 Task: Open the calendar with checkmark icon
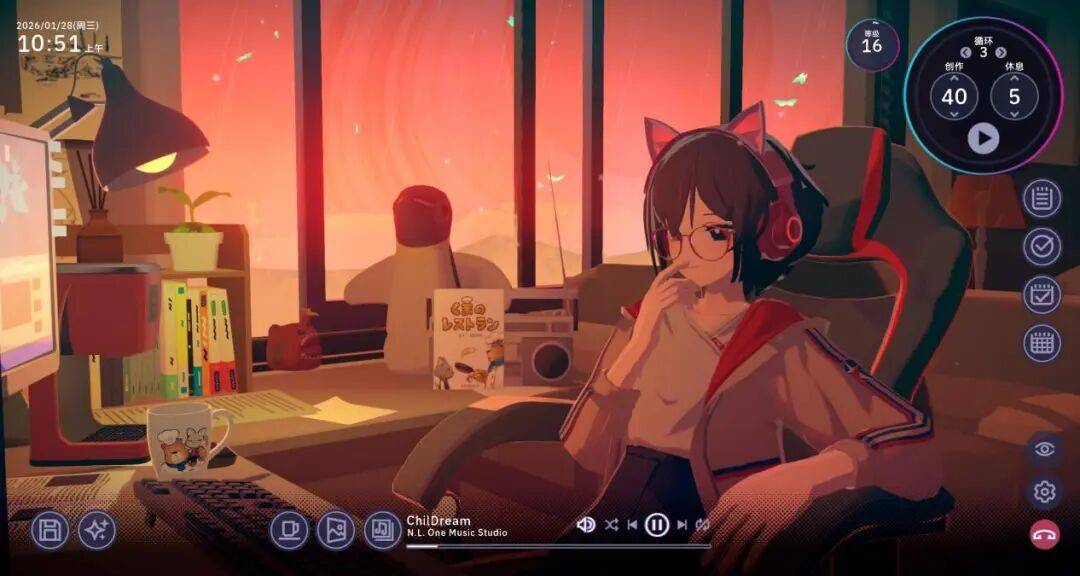1042,295
